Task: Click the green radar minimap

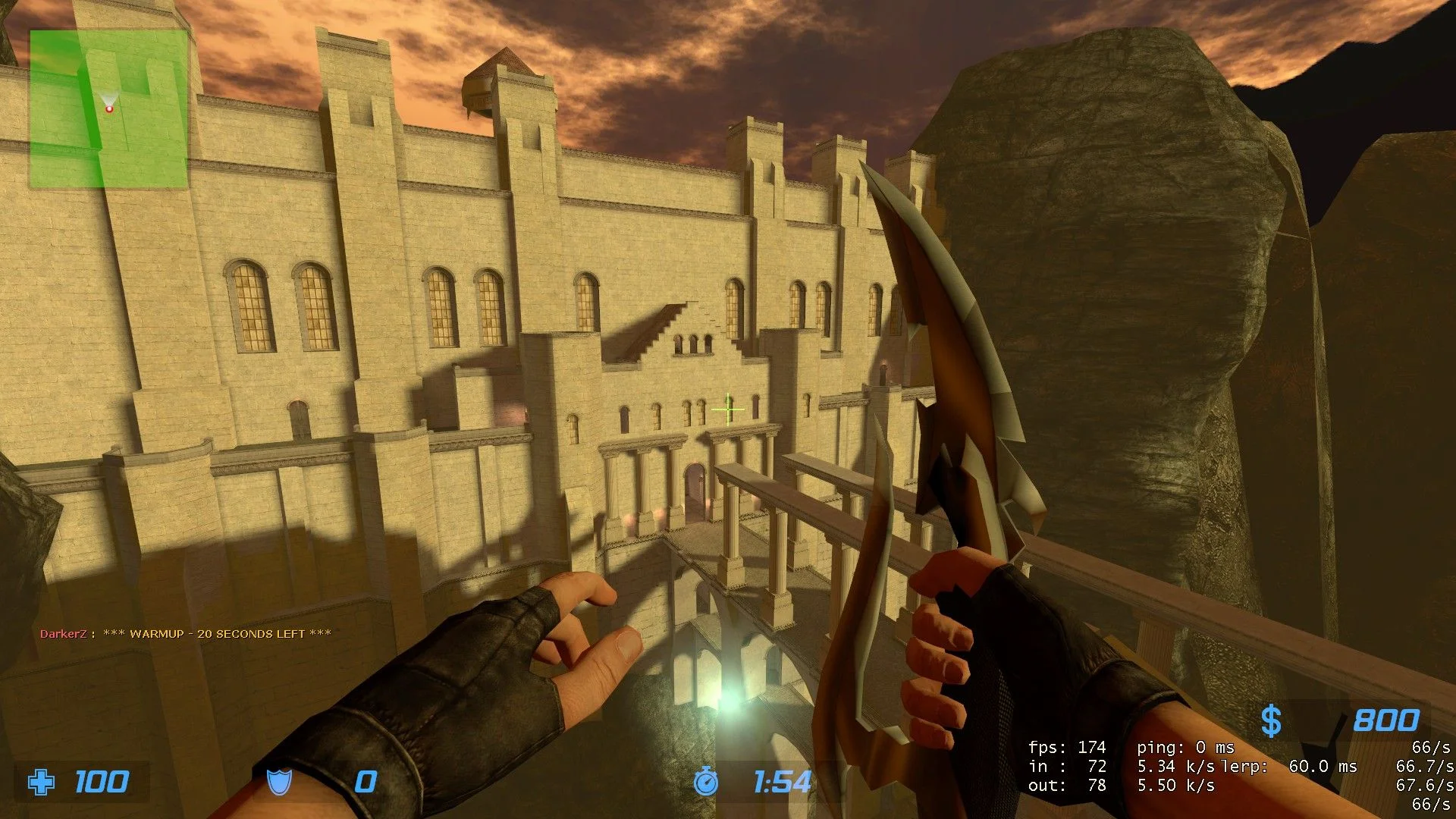Action: (108, 109)
